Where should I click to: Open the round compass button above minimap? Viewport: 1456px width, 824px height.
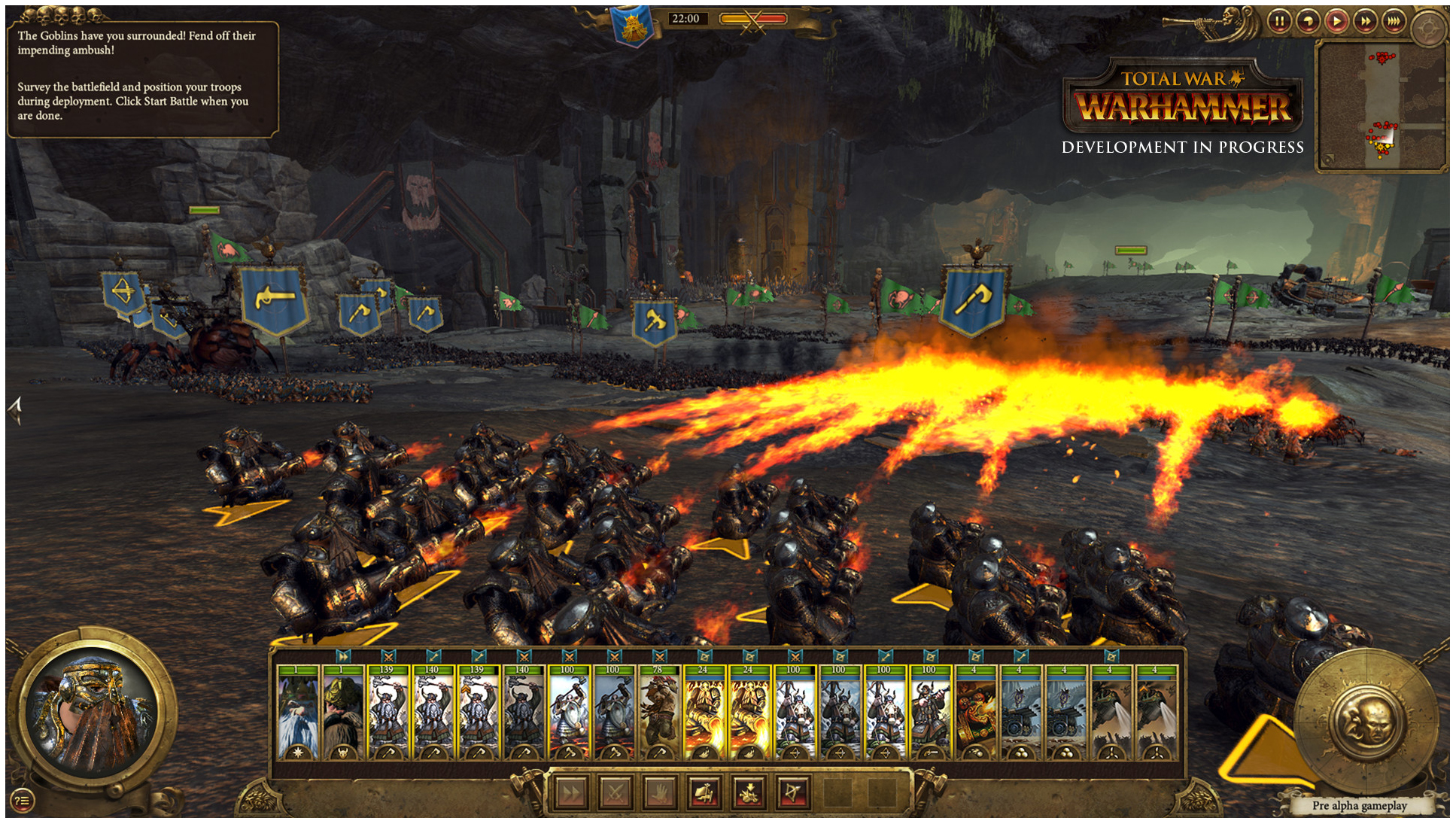pos(1428,29)
